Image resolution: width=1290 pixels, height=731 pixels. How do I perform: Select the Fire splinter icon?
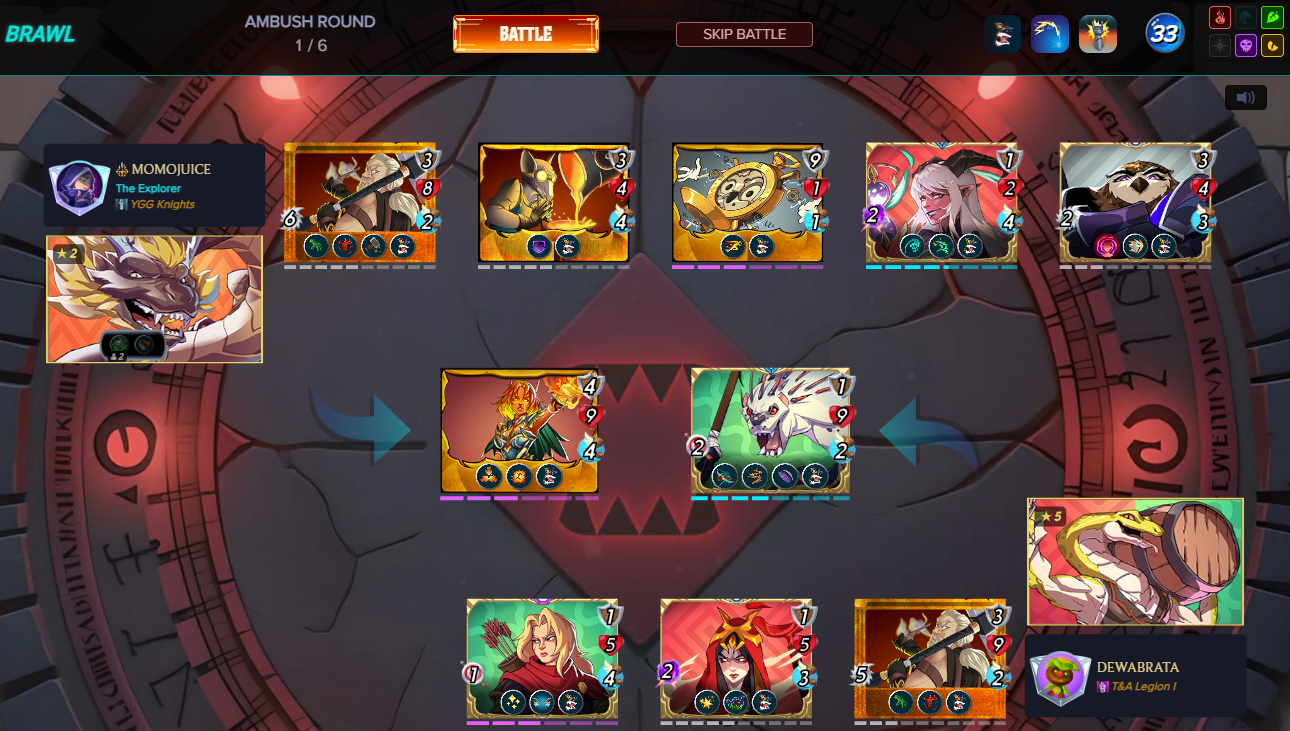pyautogui.click(x=1220, y=17)
